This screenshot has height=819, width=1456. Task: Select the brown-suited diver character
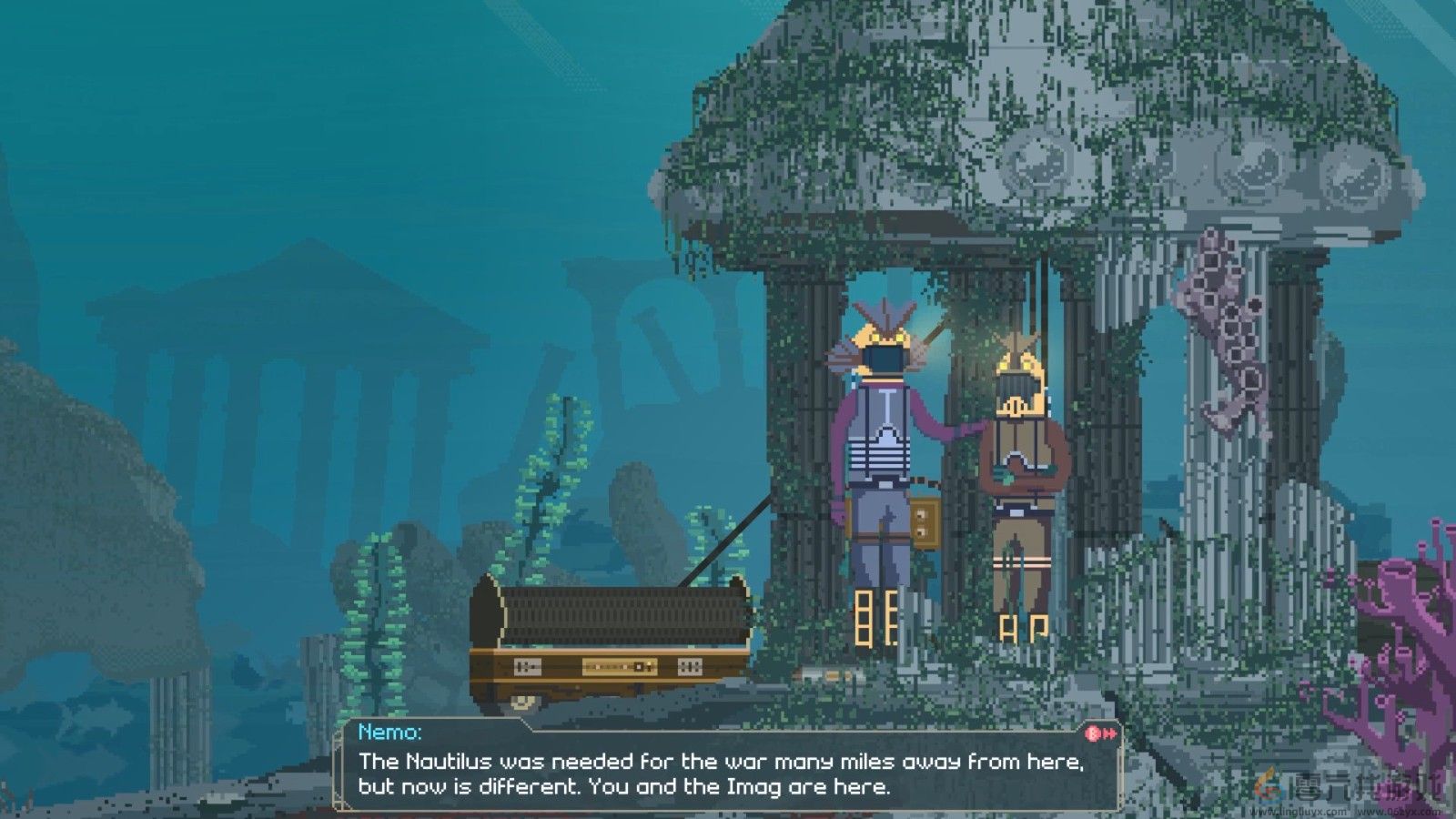1024,464
